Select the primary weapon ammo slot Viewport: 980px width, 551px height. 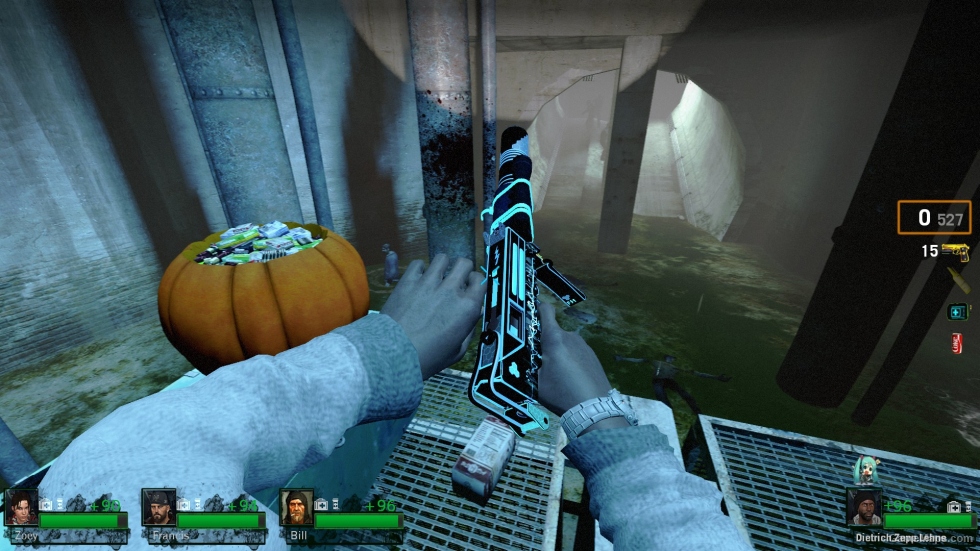coord(933,218)
